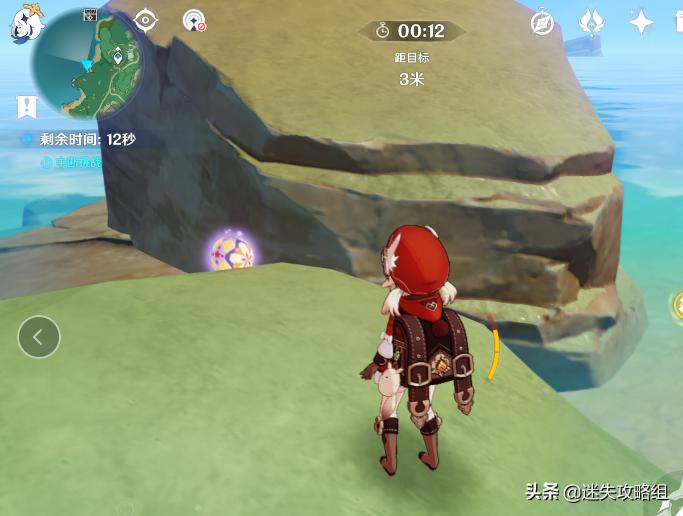Open the compass events icon

pos(542,23)
